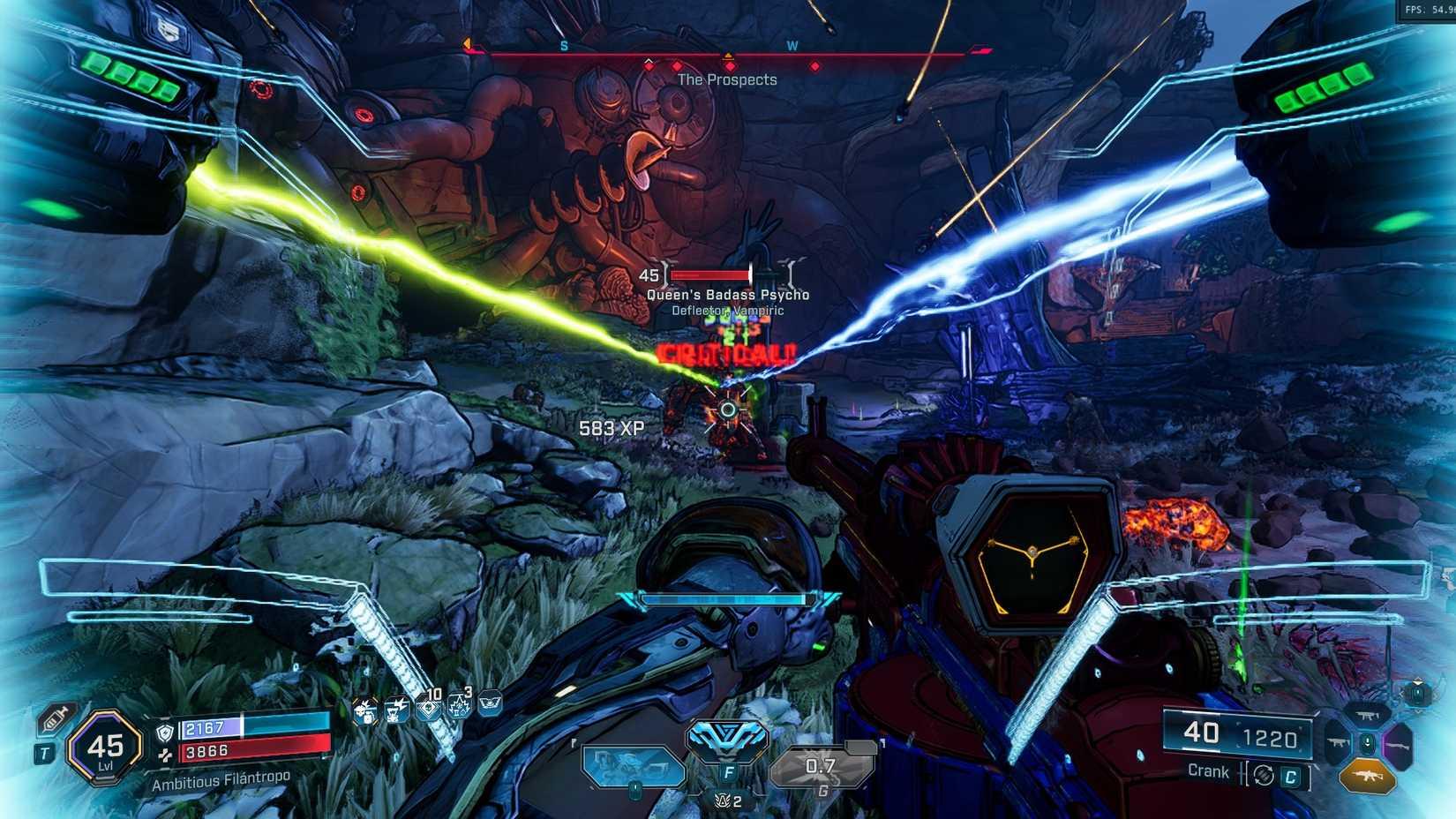
Task: Toggle the Crank weapon mode icon
Action: [x=1265, y=775]
